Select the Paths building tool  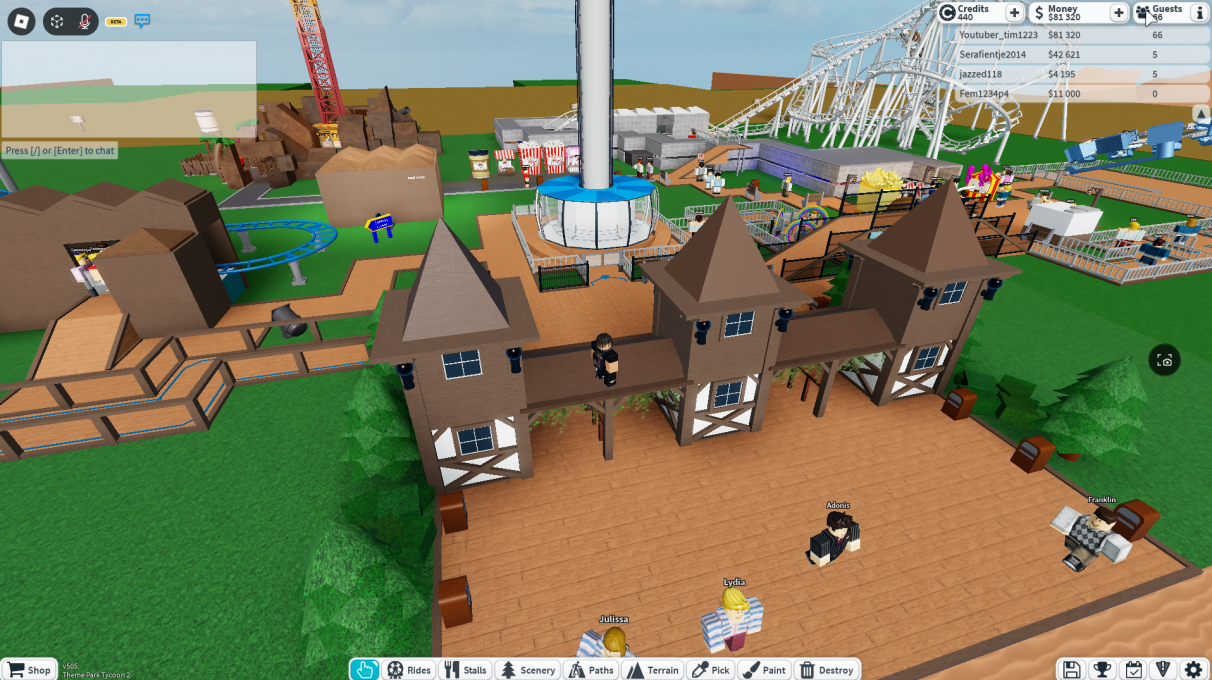pyautogui.click(x=590, y=670)
